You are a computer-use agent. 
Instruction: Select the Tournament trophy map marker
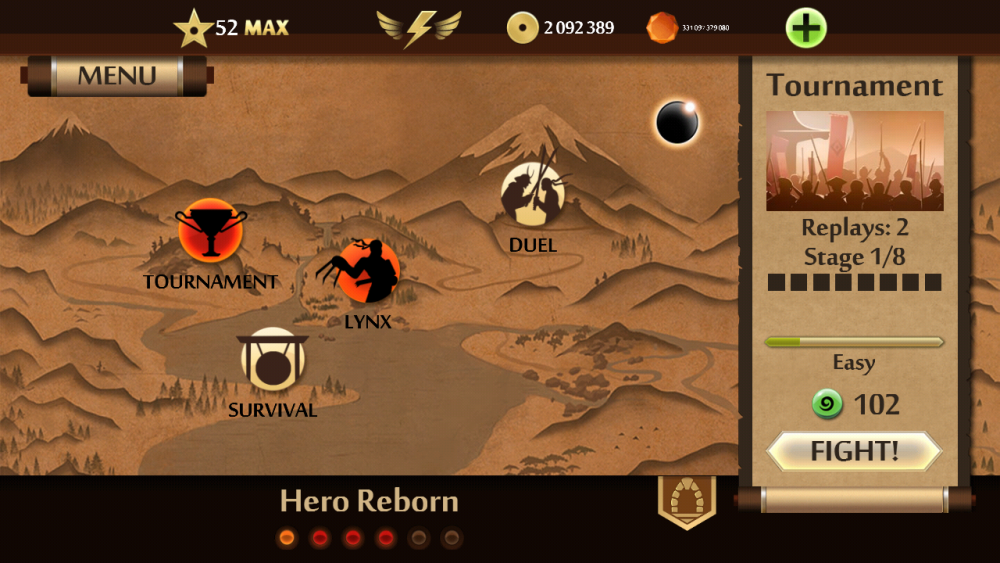coord(210,231)
